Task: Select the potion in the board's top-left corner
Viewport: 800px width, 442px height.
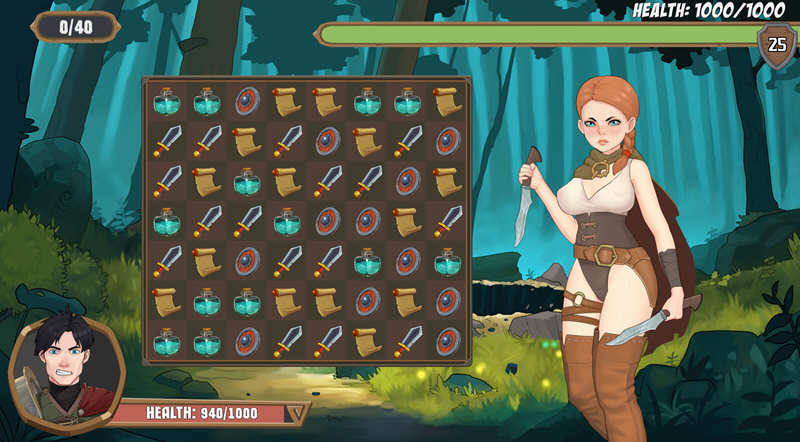Action: click(166, 100)
